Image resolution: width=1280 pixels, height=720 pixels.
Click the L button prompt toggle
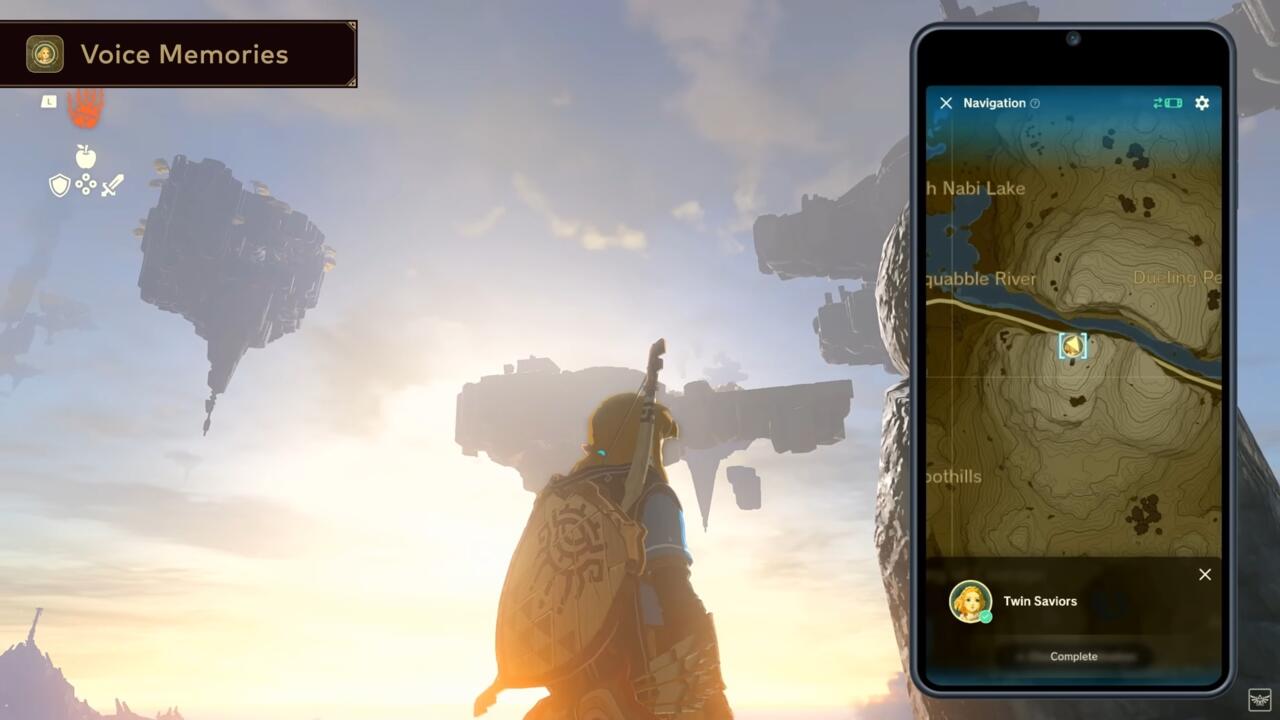tap(49, 100)
